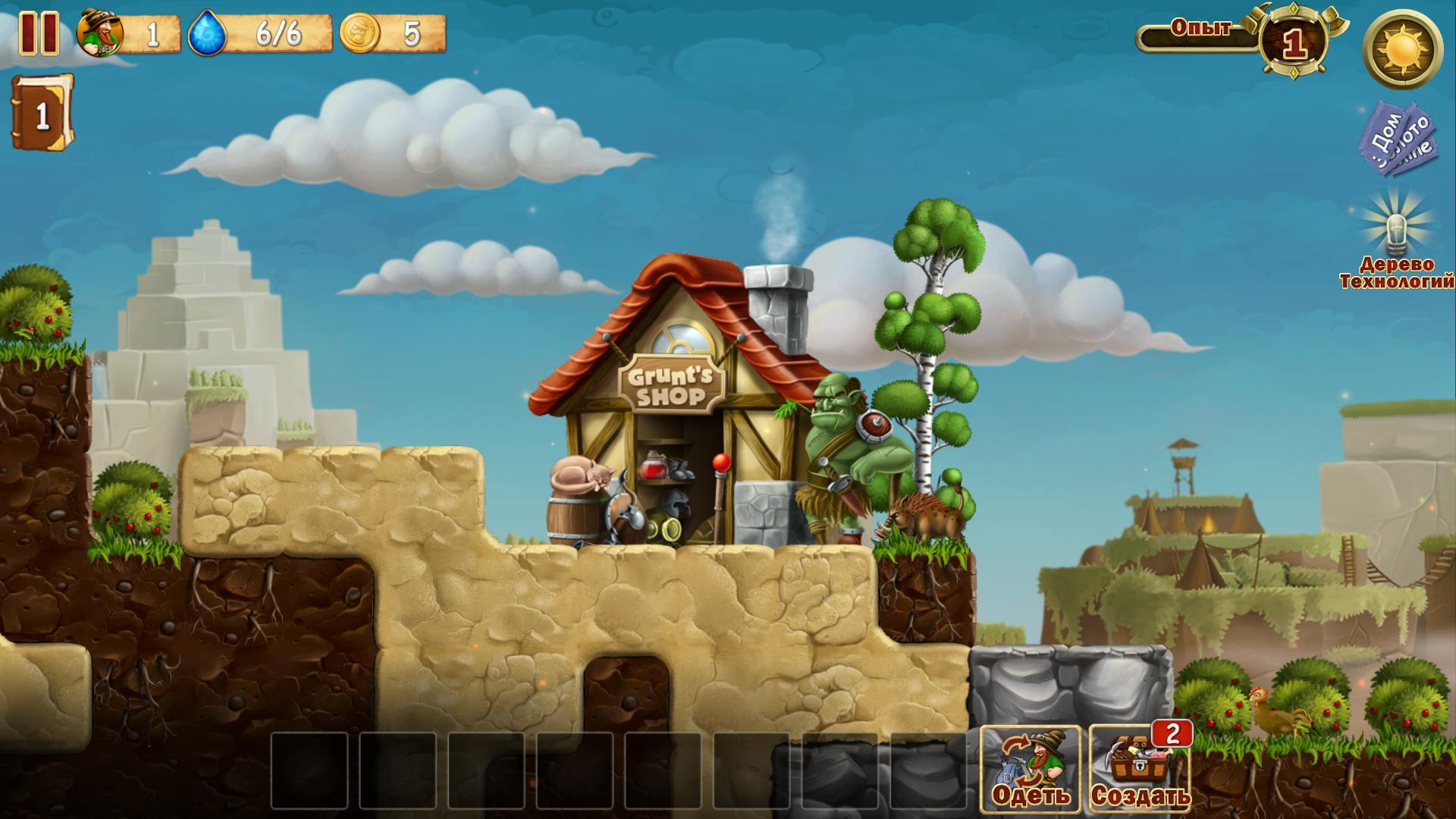Toggle the sun day-night button
The image size is (1456, 819).
point(1402,50)
